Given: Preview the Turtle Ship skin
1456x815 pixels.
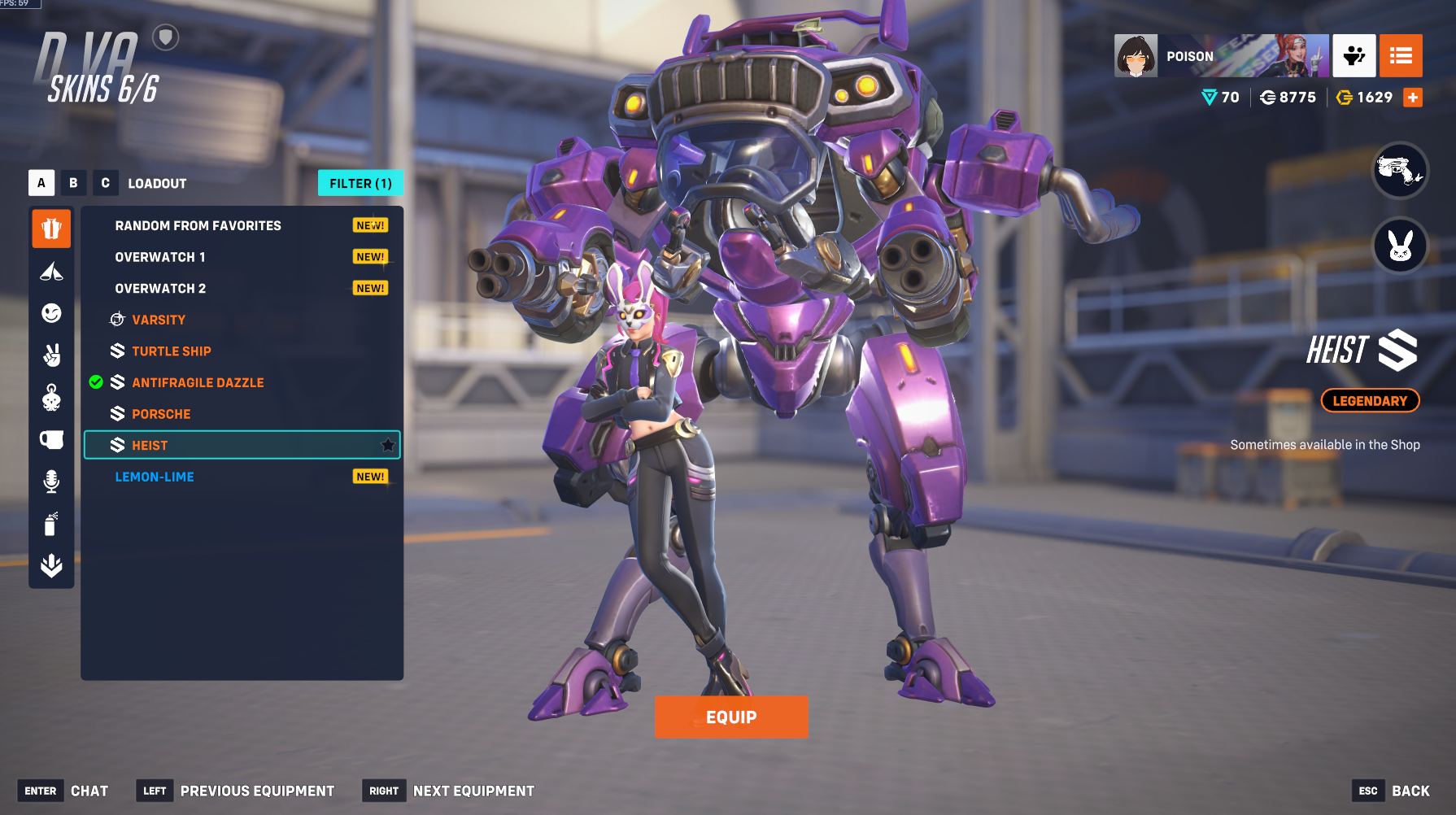Looking at the screenshot, I should pyautogui.click(x=171, y=351).
